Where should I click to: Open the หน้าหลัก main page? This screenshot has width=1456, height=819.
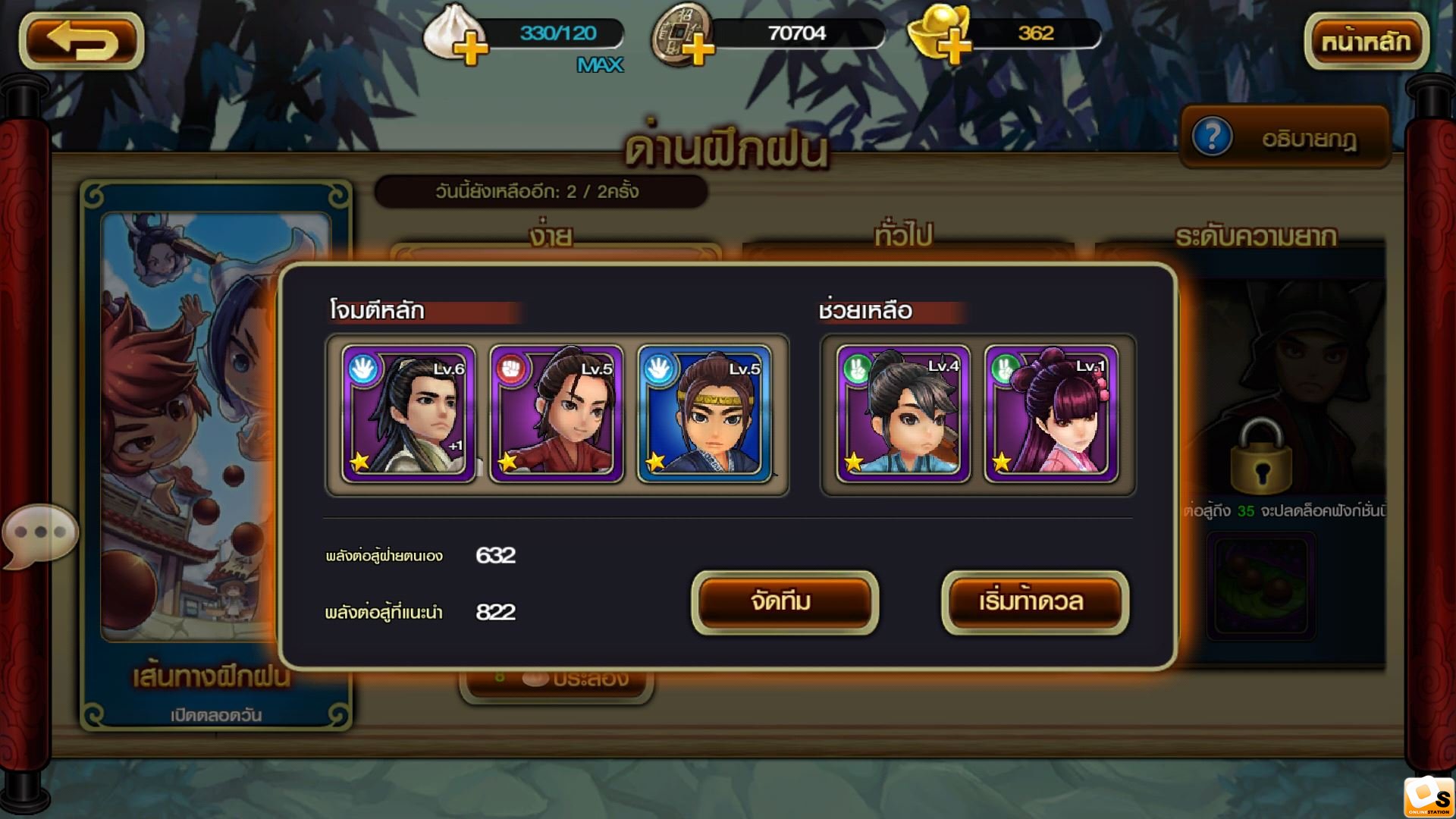click(1366, 41)
